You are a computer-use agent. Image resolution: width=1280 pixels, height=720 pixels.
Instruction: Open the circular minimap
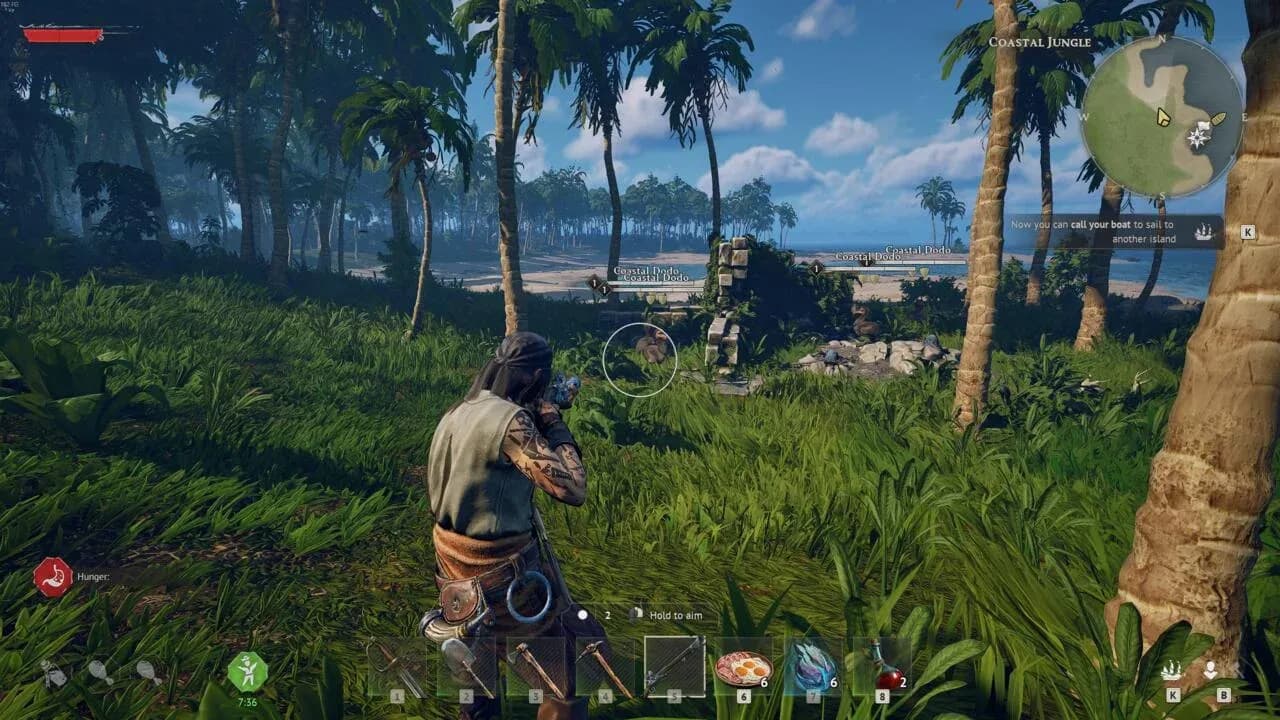pyautogui.click(x=1162, y=117)
